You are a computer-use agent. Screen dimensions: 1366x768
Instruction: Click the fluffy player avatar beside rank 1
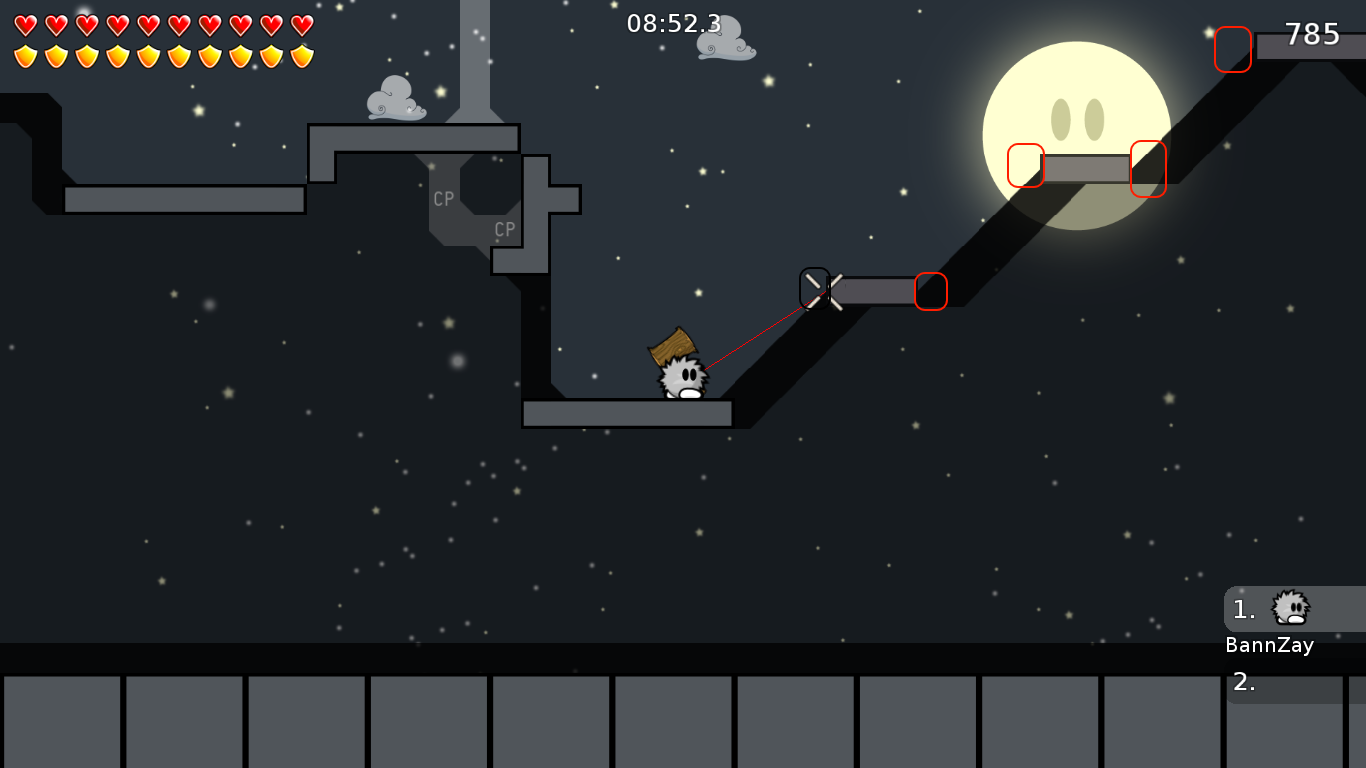click(1290, 609)
